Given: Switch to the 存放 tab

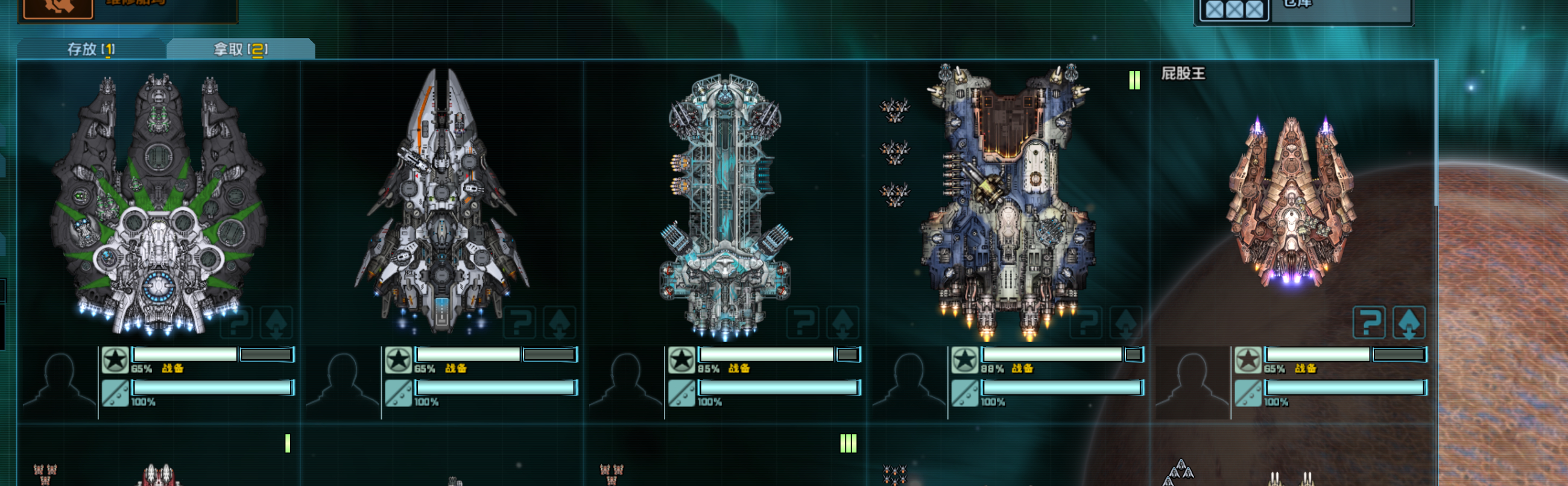Looking at the screenshot, I should coord(90,49).
